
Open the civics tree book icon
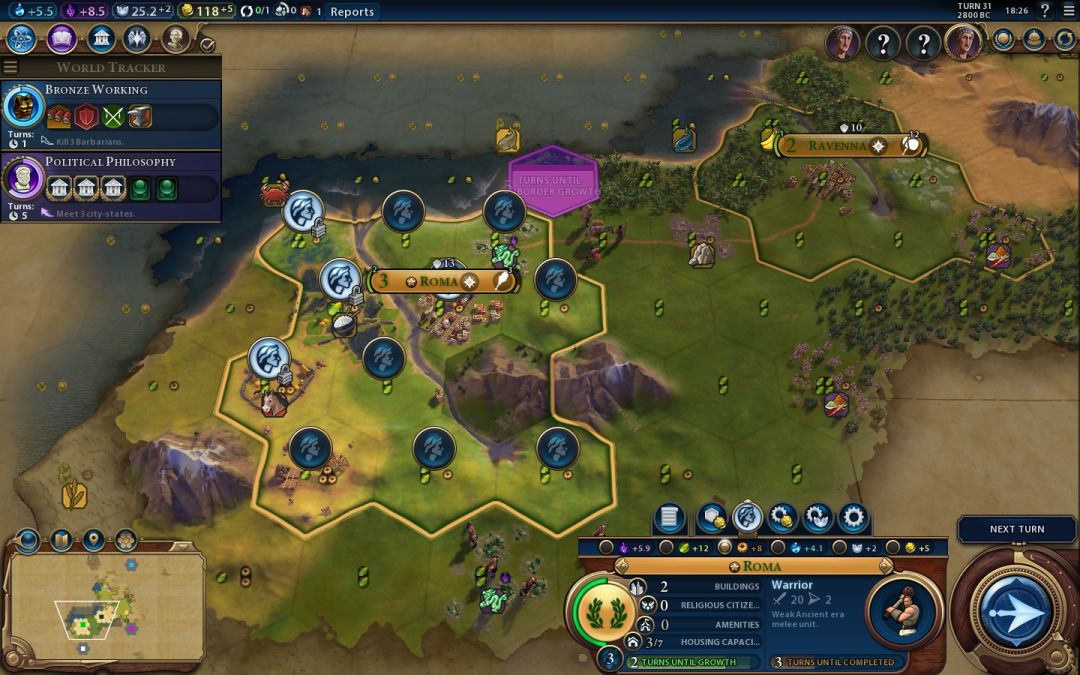click(x=61, y=39)
